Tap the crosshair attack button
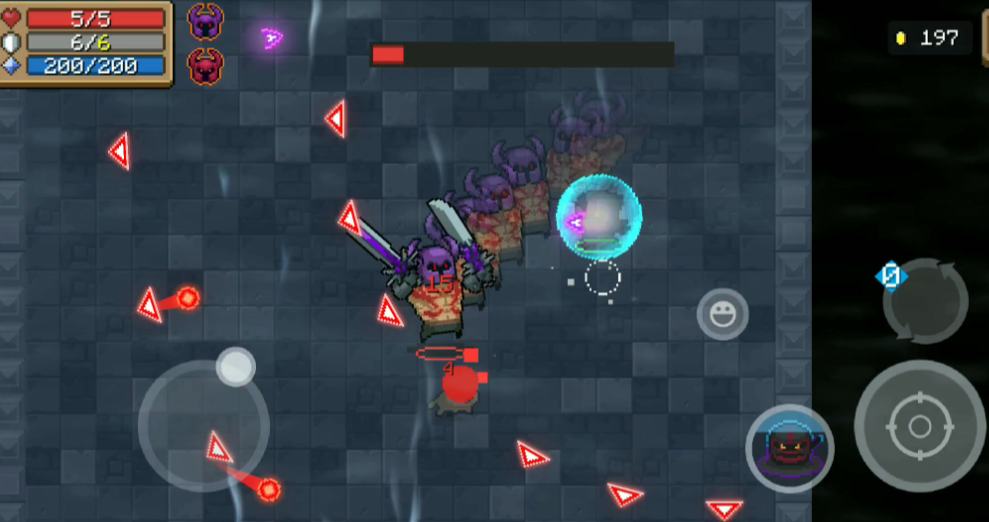The image size is (989, 522). [x=919, y=426]
